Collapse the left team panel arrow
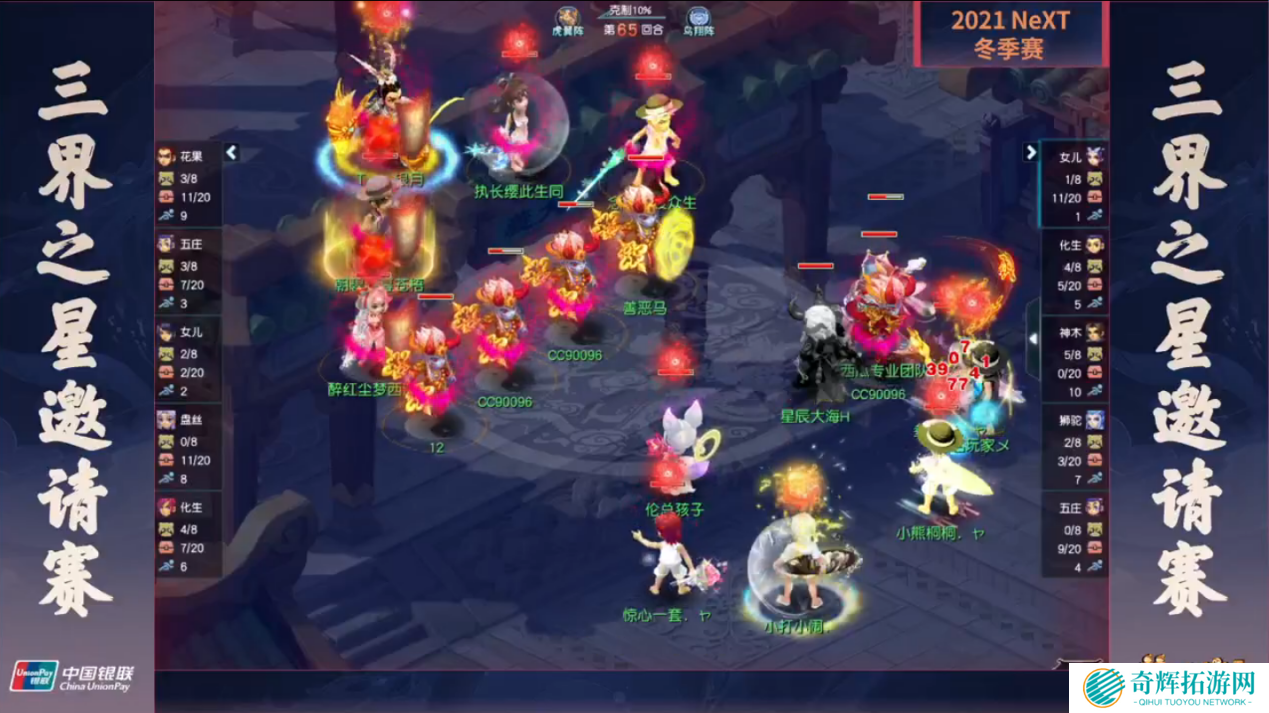The width and height of the screenshot is (1269, 713). coord(232,153)
